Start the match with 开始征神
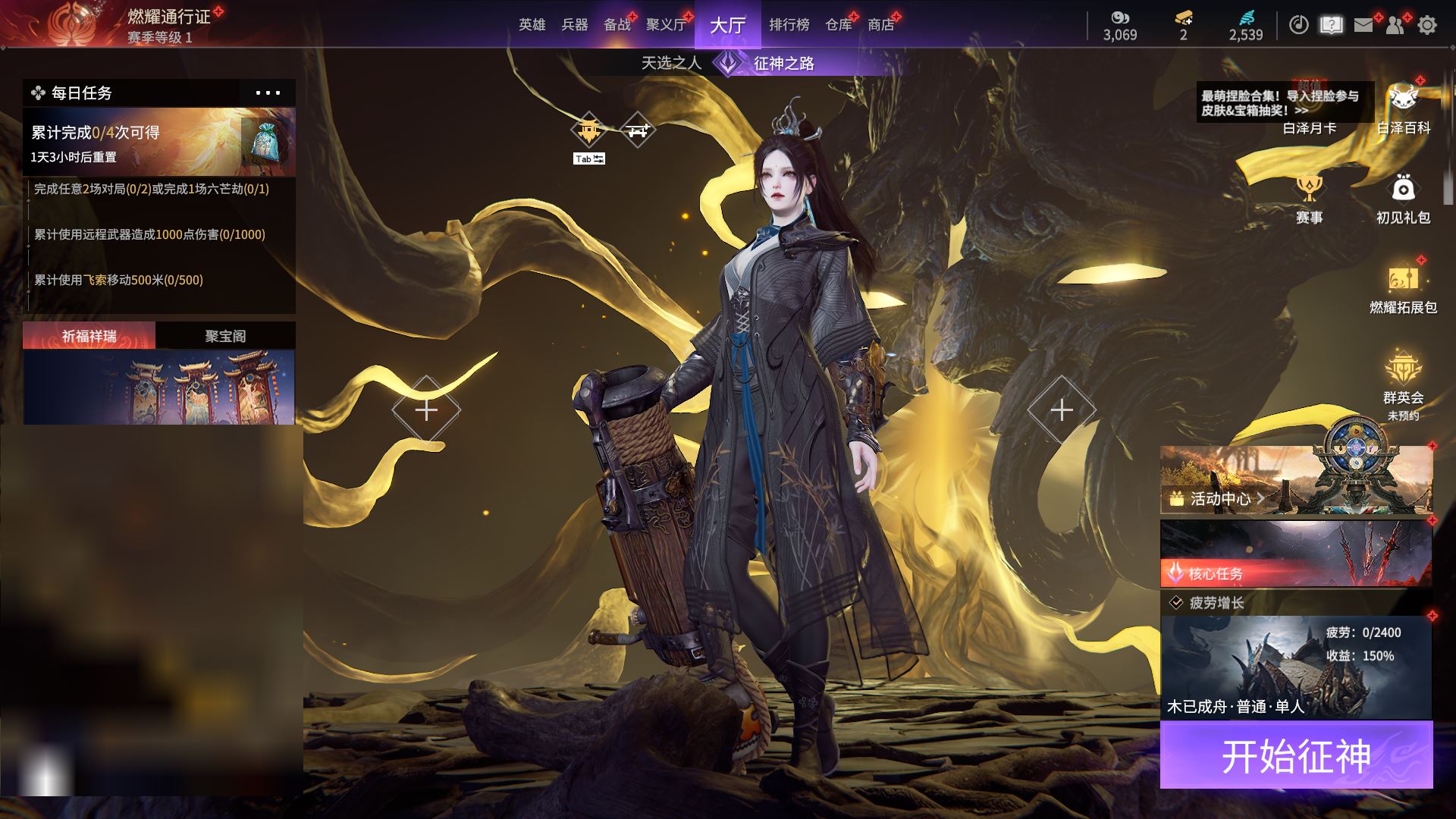Screen dimensions: 1456x819 [1296, 755]
